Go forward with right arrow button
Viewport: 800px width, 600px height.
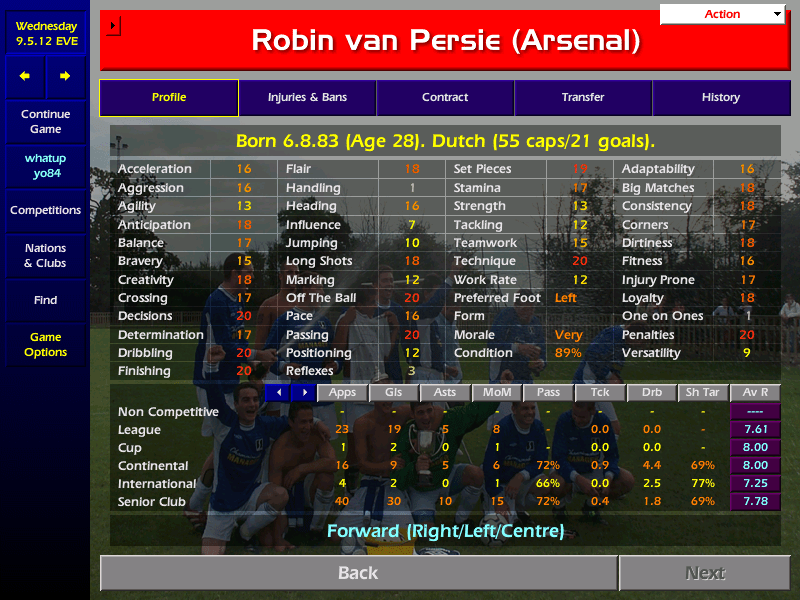(65, 76)
